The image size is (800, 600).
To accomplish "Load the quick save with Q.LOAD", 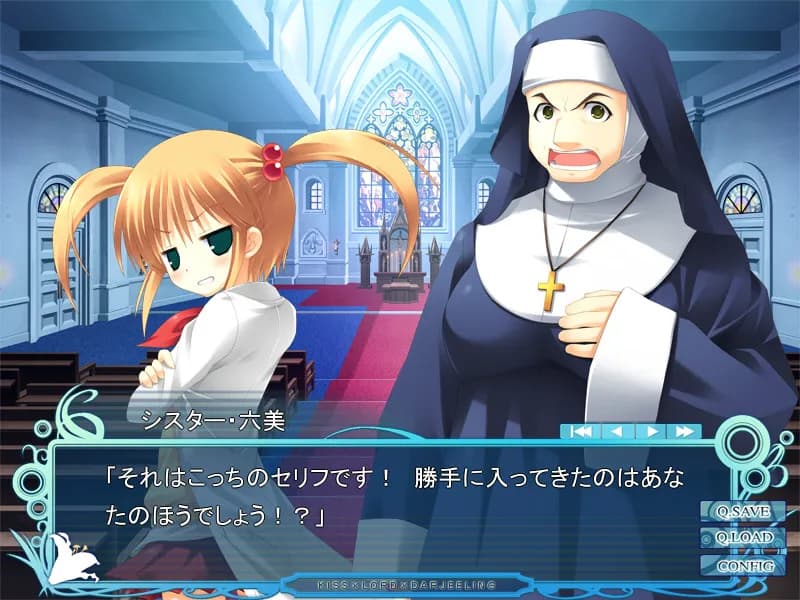I will tap(742, 537).
